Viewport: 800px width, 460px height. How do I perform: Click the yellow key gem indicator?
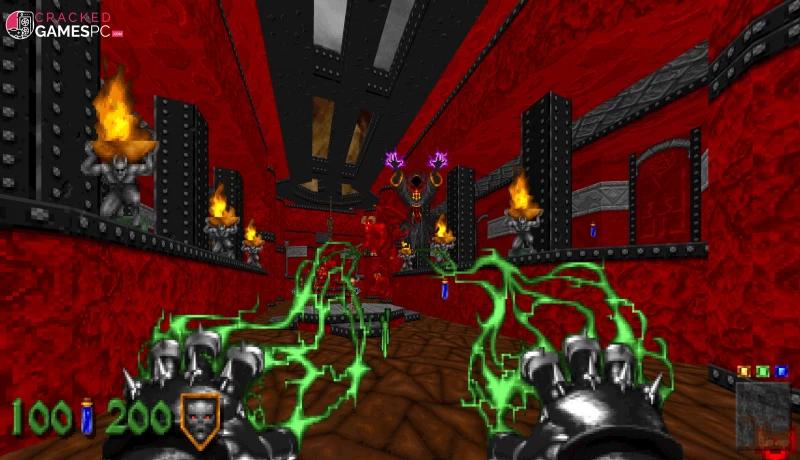click(x=743, y=371)
